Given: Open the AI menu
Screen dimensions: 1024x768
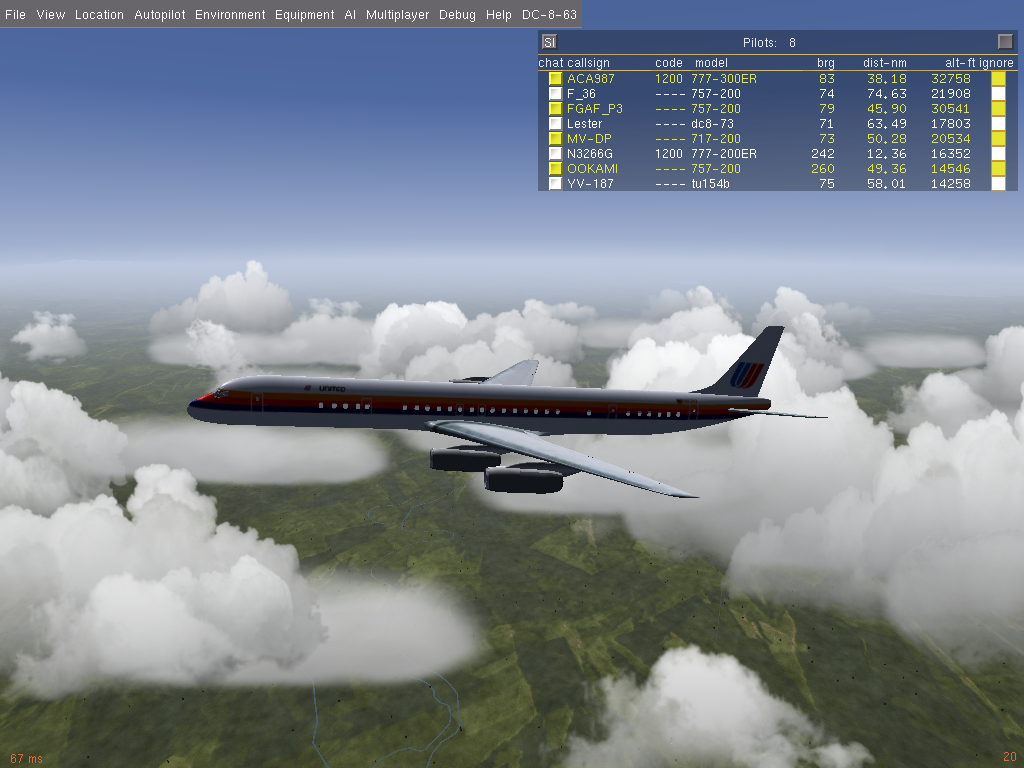Looking at the screenshot, I should point(350,15).
